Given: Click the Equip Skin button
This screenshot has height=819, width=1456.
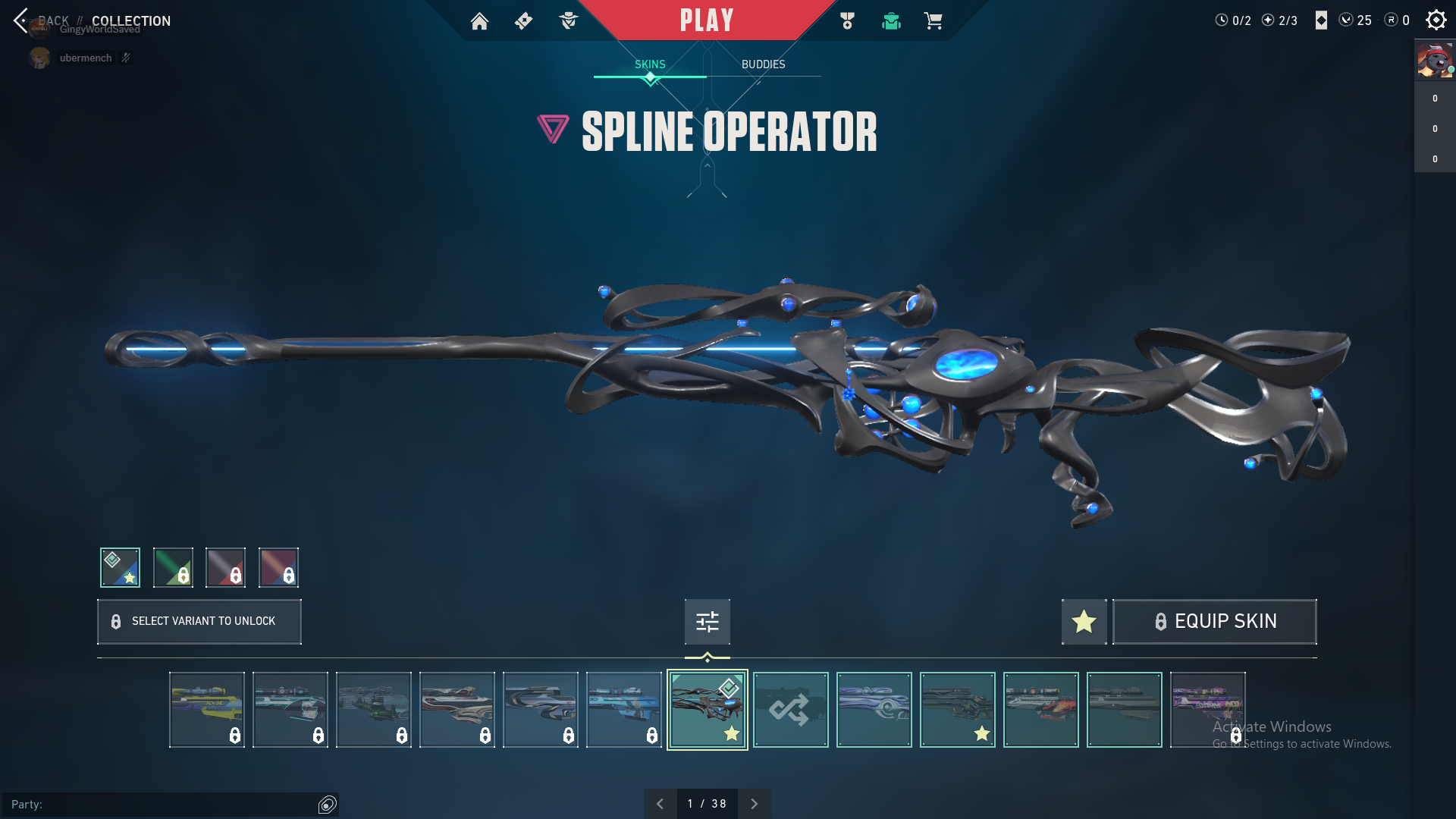Looking at the screenshot, I should coord(1214,622).
